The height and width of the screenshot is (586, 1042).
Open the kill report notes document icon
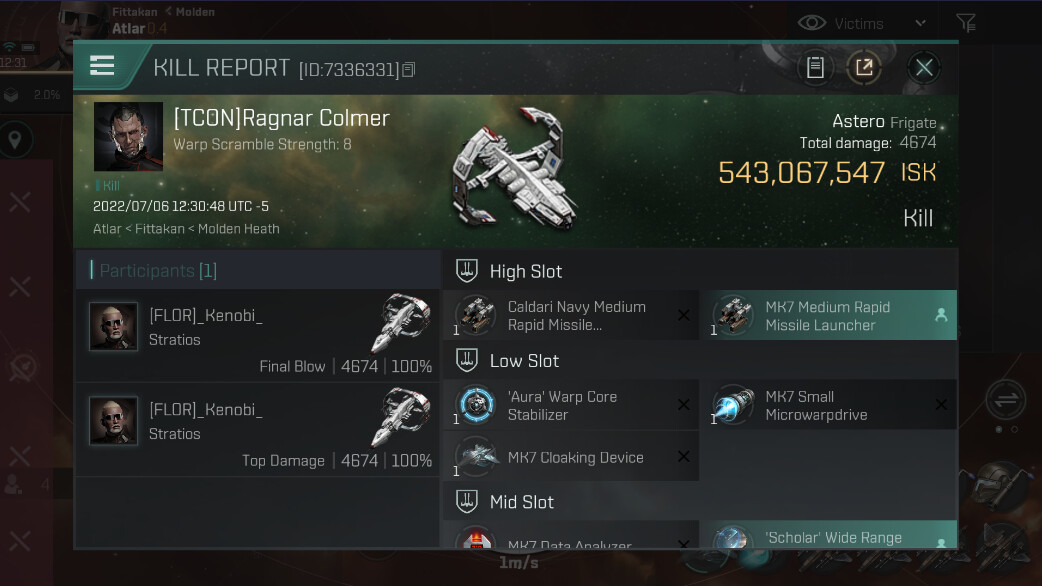[x=815, y=68]
